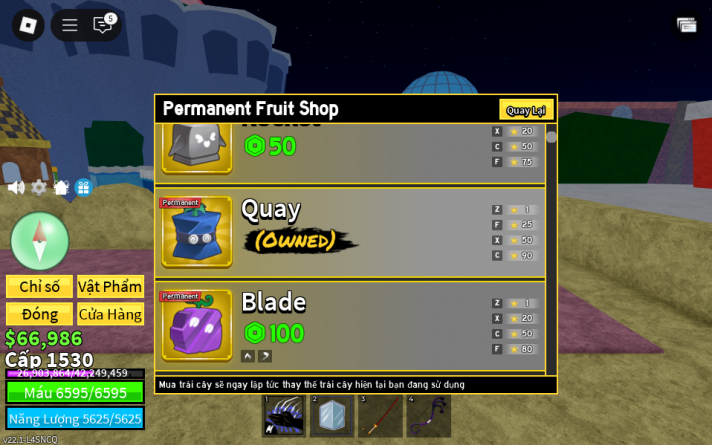Click the Đóng button
Image resolution: width=712 pixels, height=445 pixels.
click(x=39, y=314)
